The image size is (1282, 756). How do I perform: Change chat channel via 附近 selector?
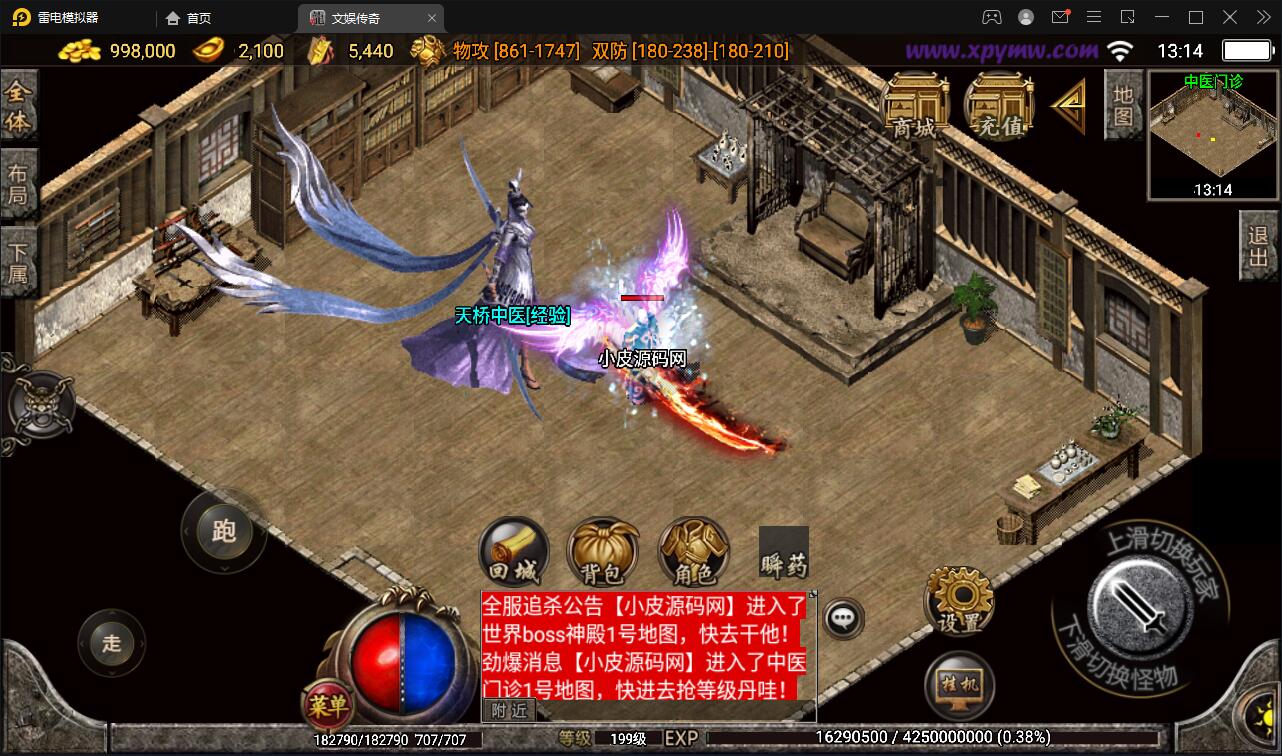508,709
